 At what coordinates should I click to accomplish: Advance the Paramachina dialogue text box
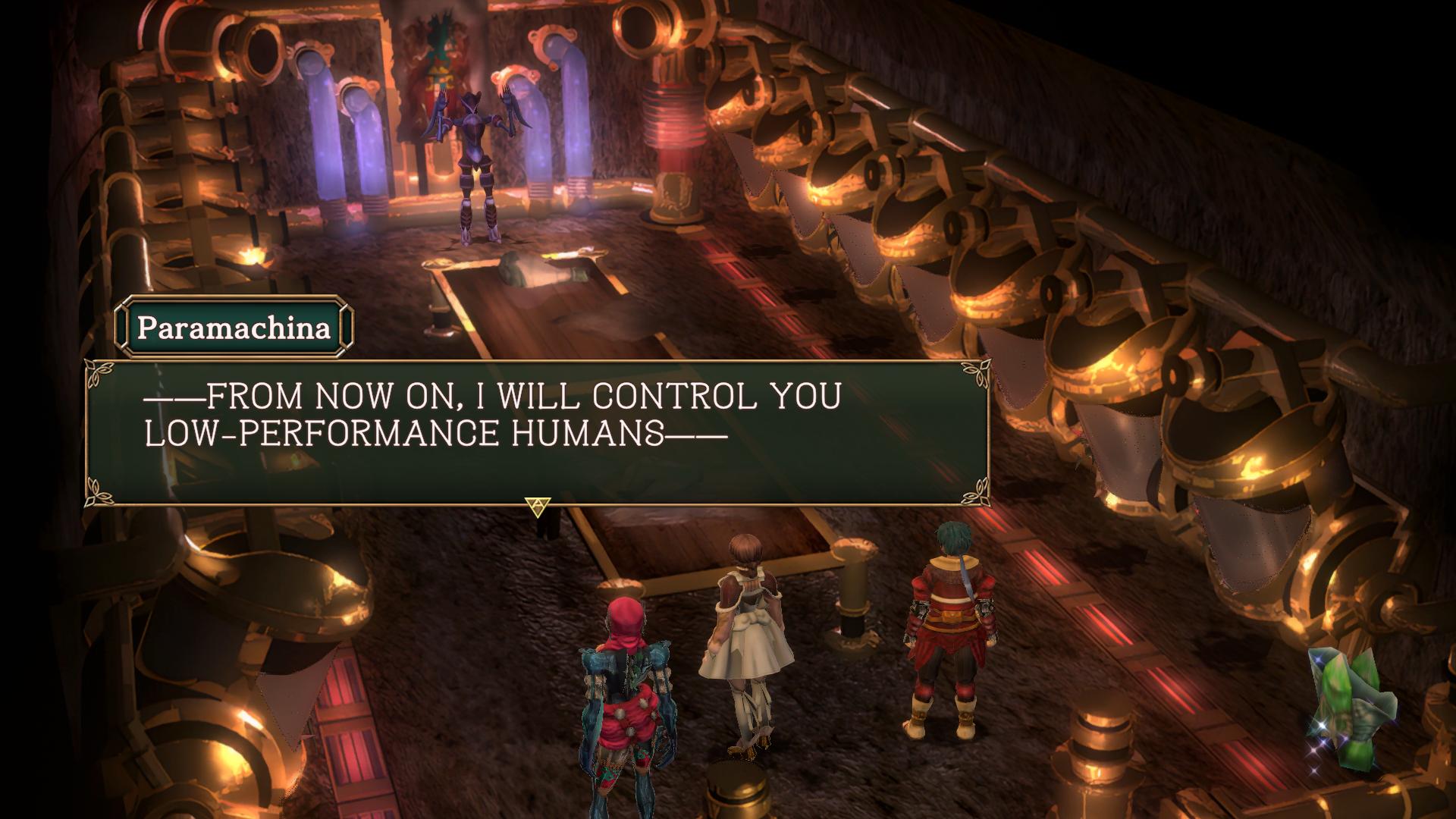[537, 432]
